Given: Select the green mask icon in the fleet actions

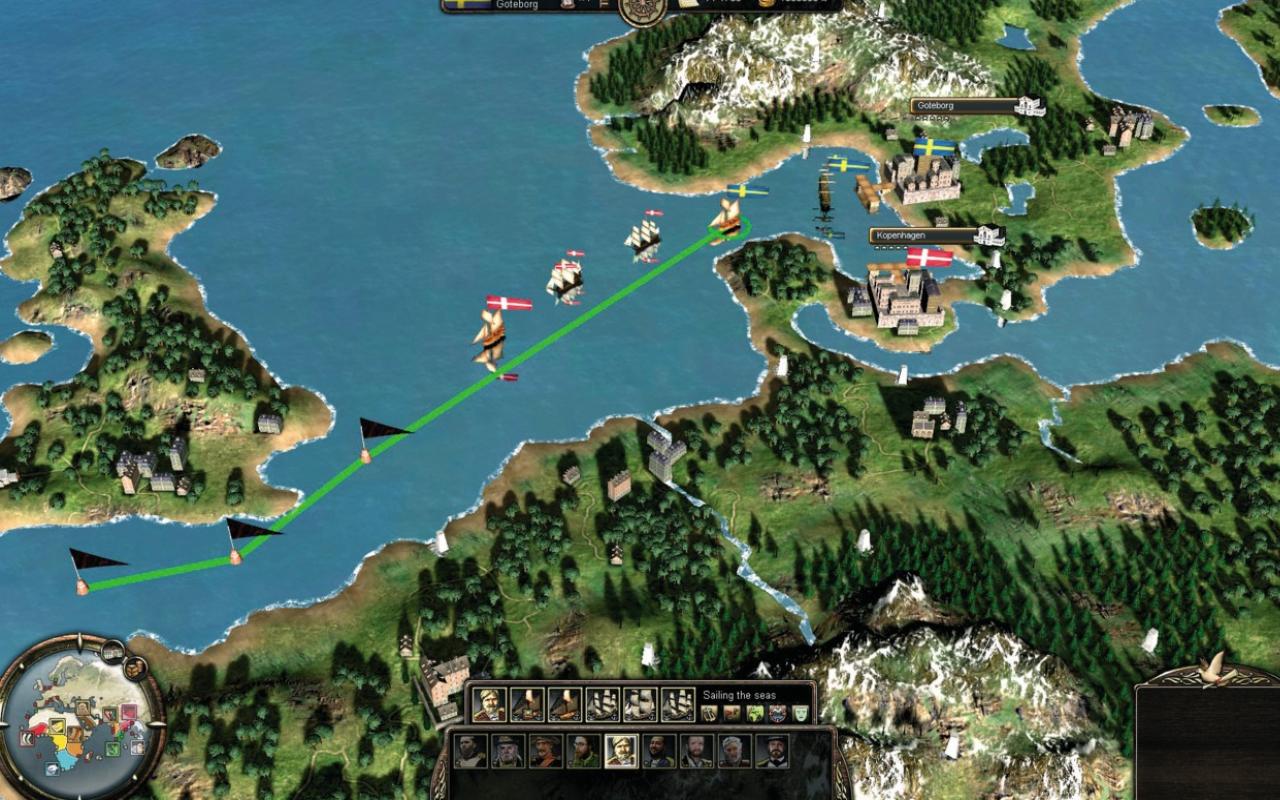Looking at the screenshot, I should coord(799,712).
